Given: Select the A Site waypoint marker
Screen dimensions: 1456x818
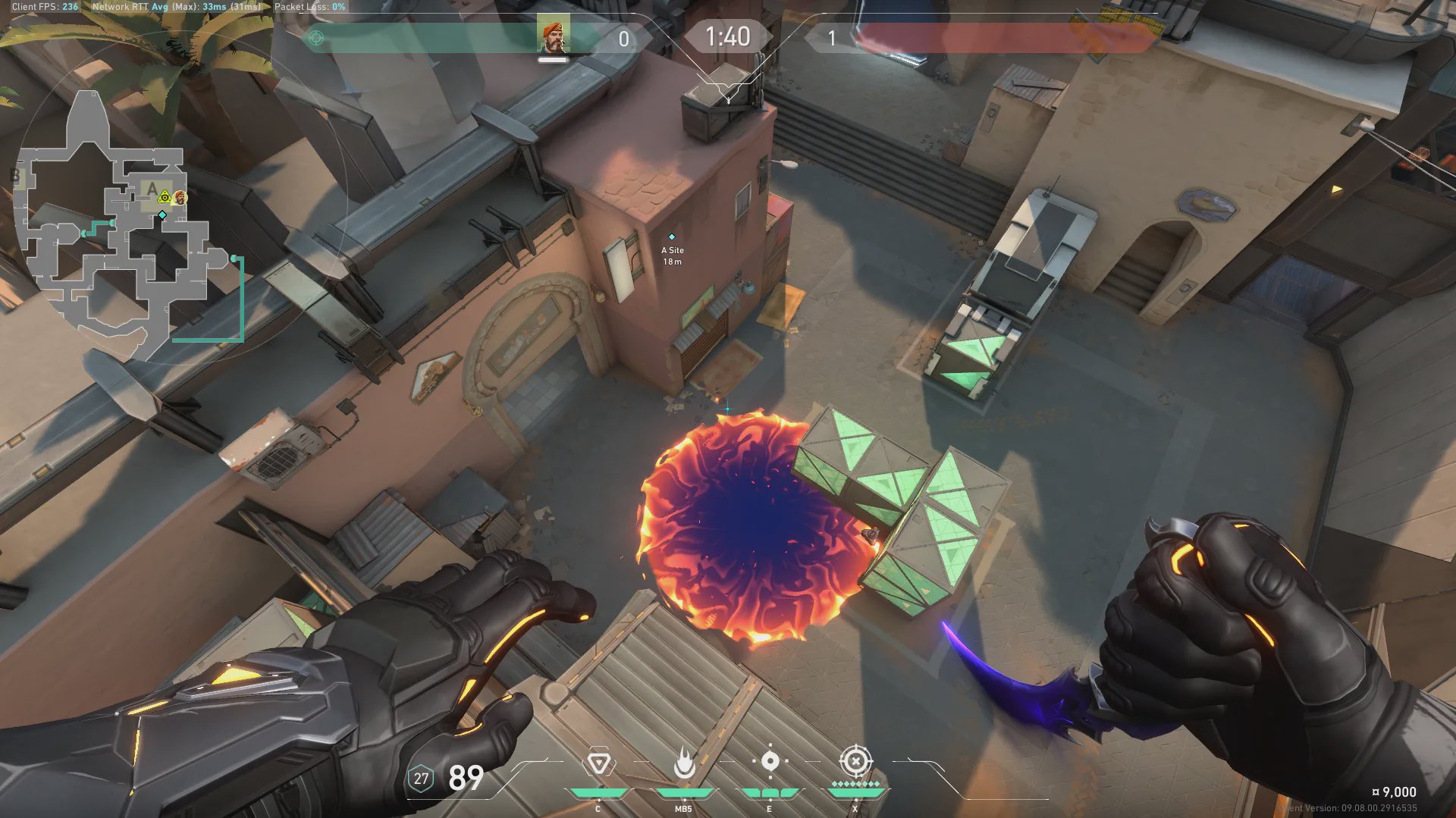Looking at the screenshot, I should pos(671,237).
